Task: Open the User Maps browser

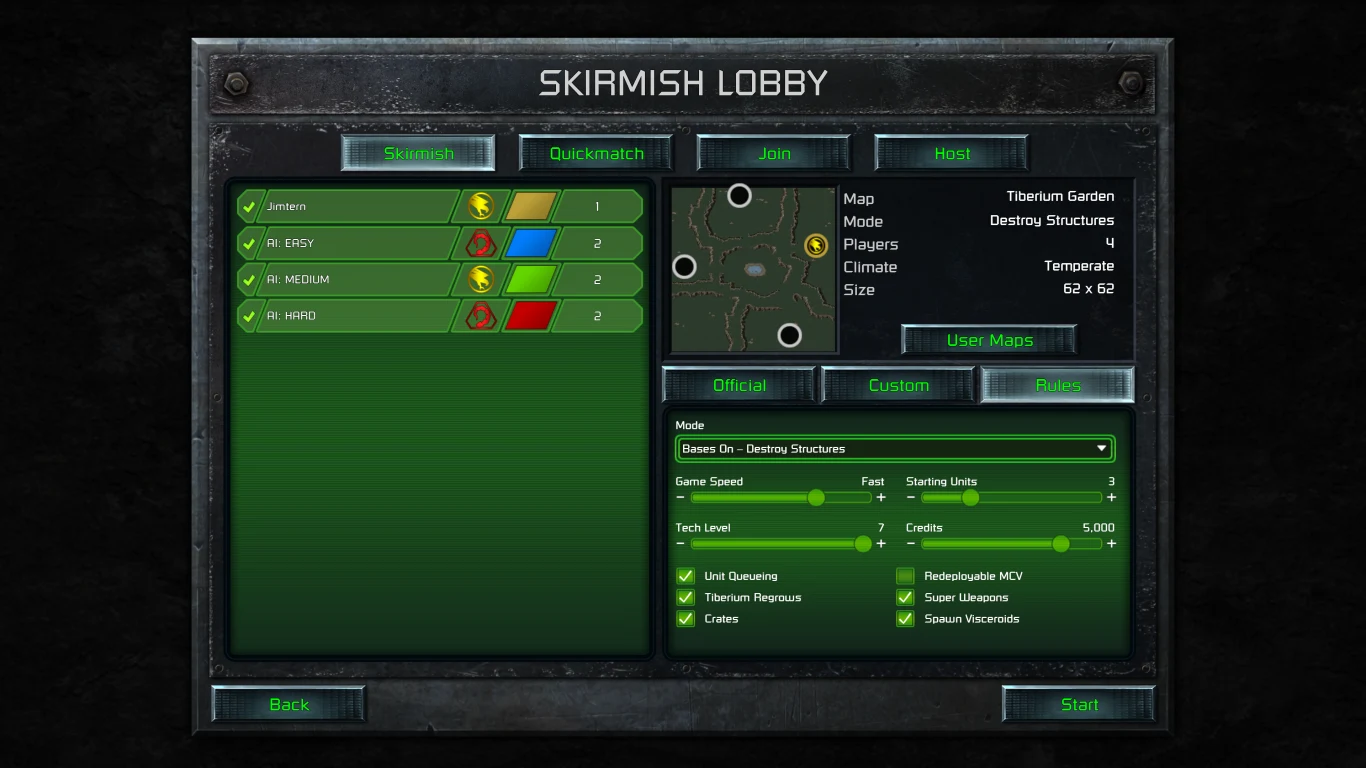Action: pyautogui.click(x=988, y=339)
